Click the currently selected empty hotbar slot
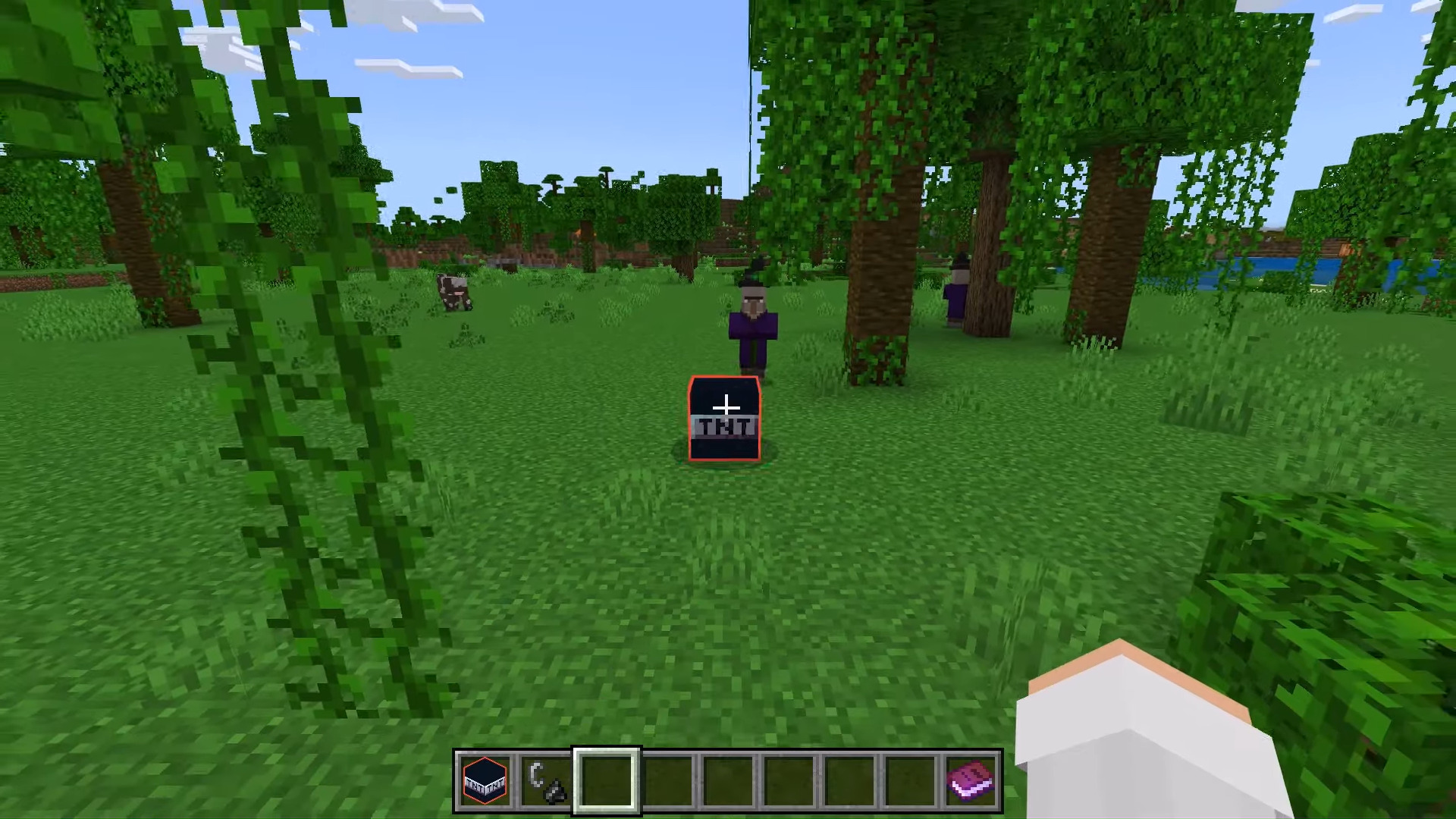This screenshot has height=819, width=1456. pyautogui.click(x=607, y=780)
